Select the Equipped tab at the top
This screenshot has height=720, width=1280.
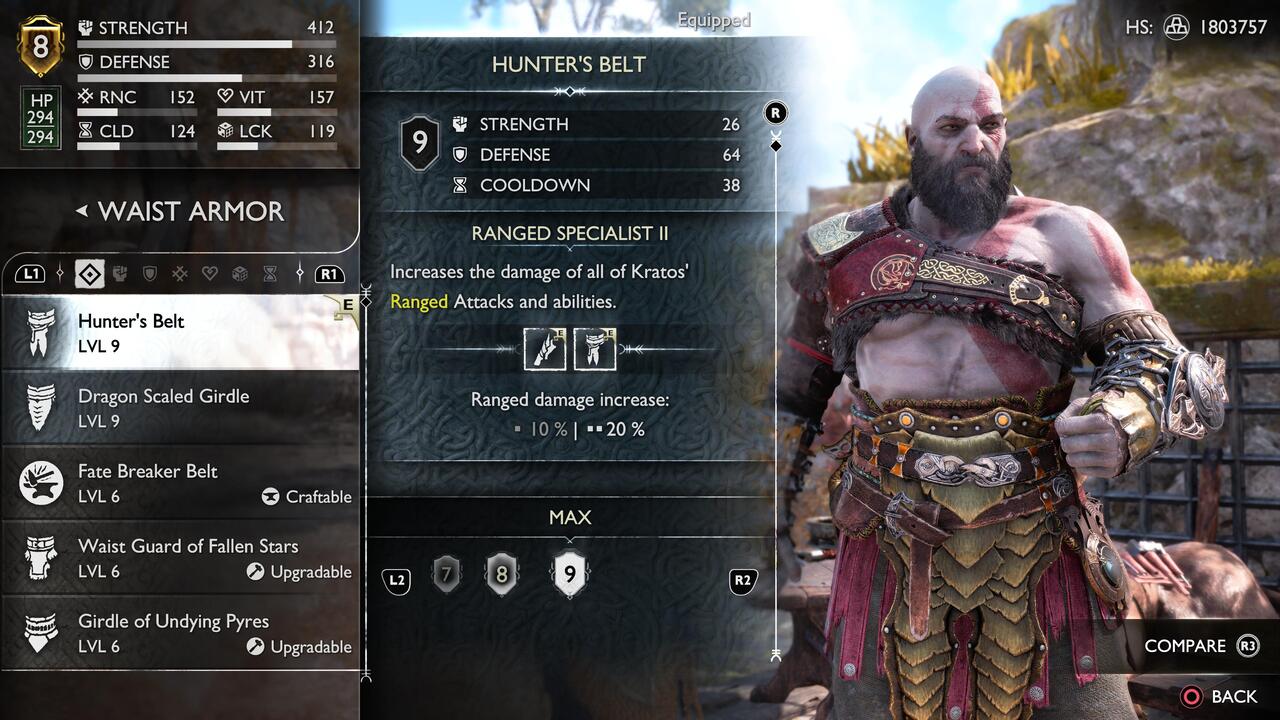[713, 20]
